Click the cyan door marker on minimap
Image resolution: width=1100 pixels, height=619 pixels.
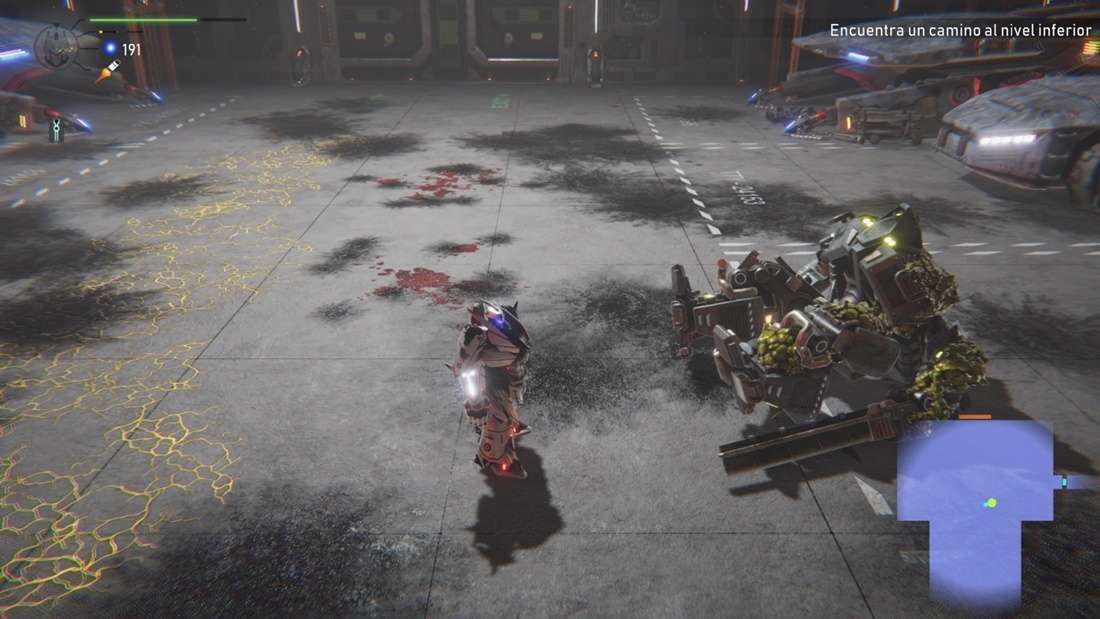pos(1064,482)
